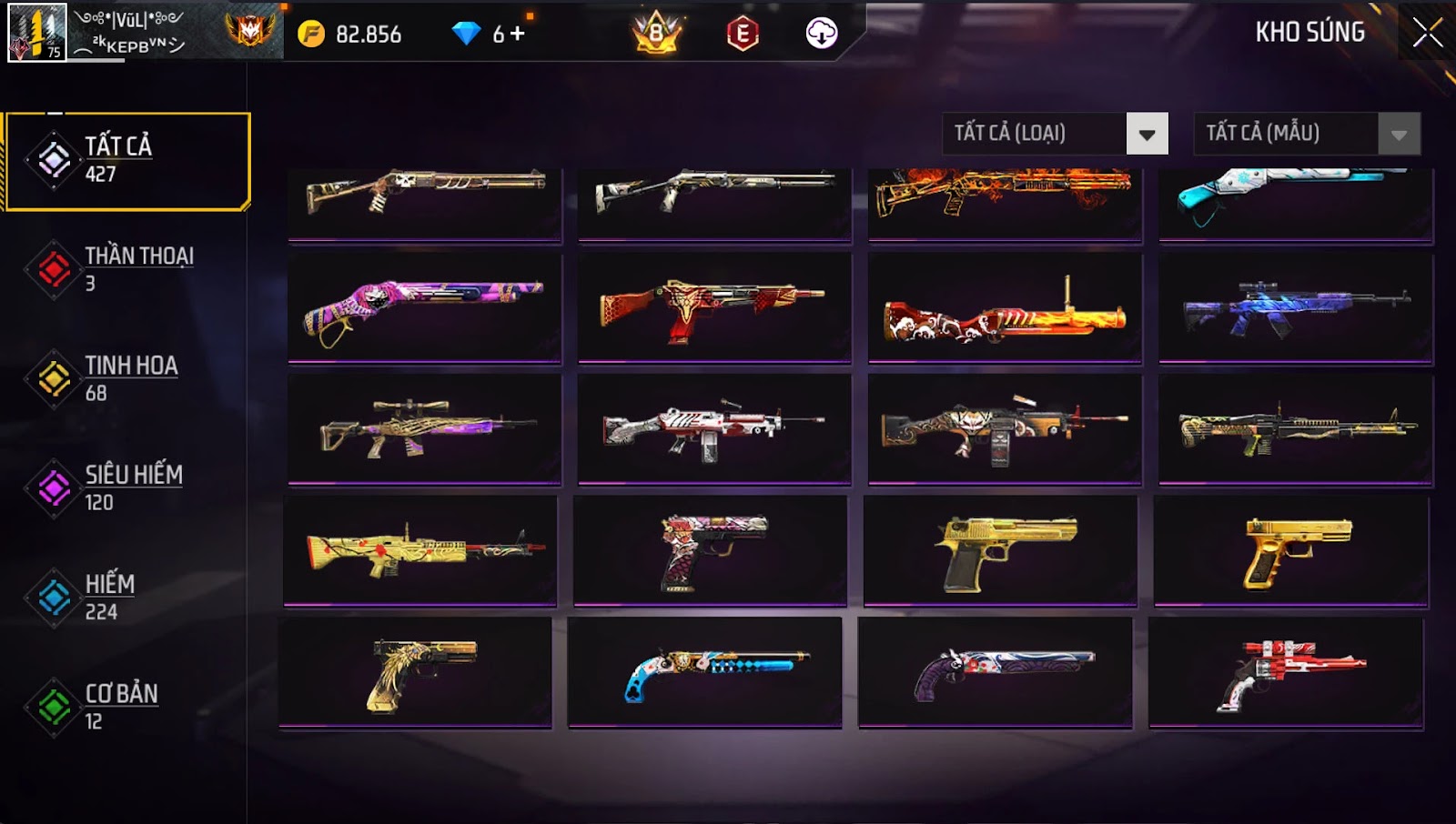Select the golden Desert Eagle pistol skin

click(1001, 551)
